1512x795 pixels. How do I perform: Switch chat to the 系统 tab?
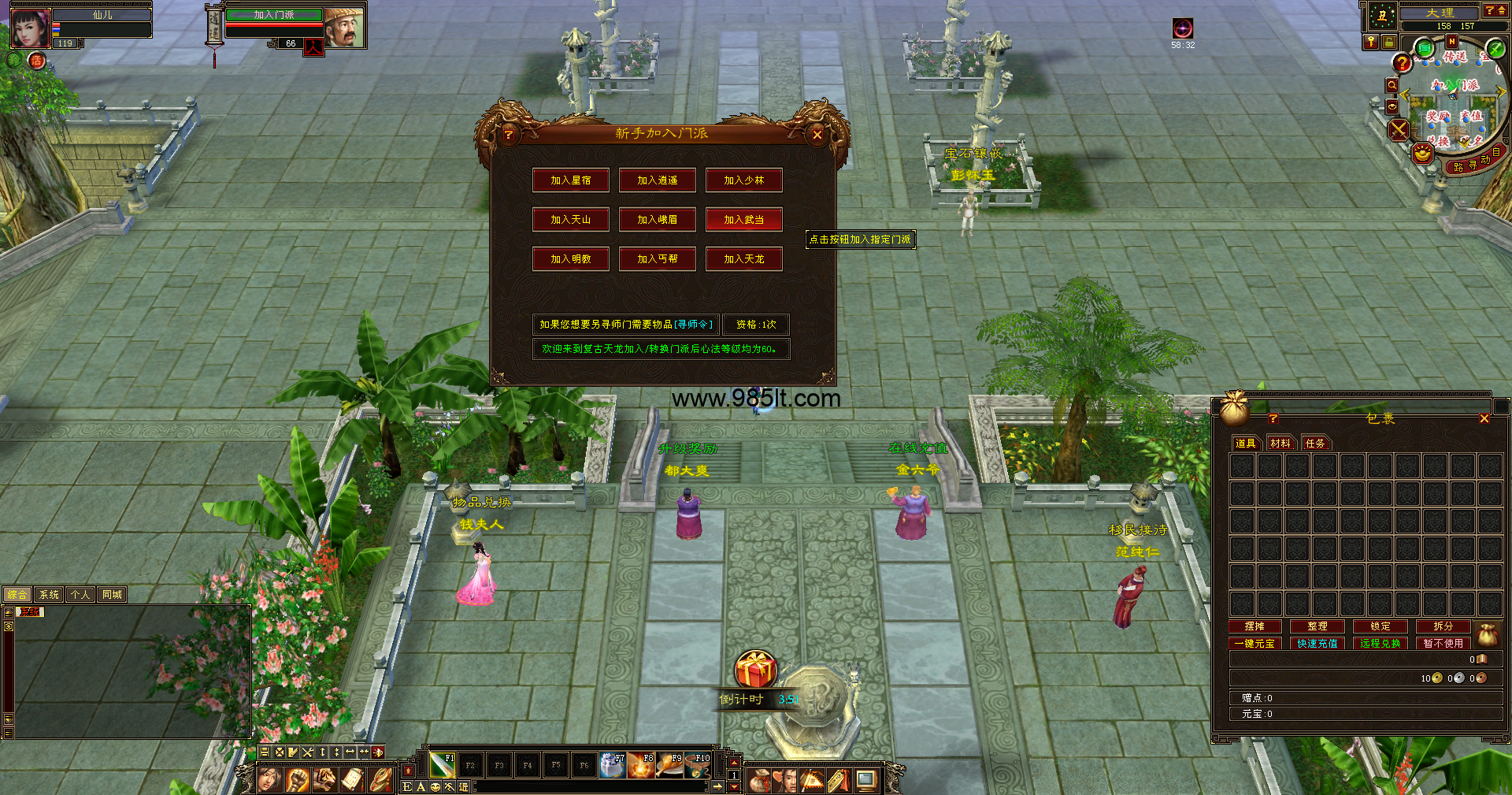click(49, 595)
